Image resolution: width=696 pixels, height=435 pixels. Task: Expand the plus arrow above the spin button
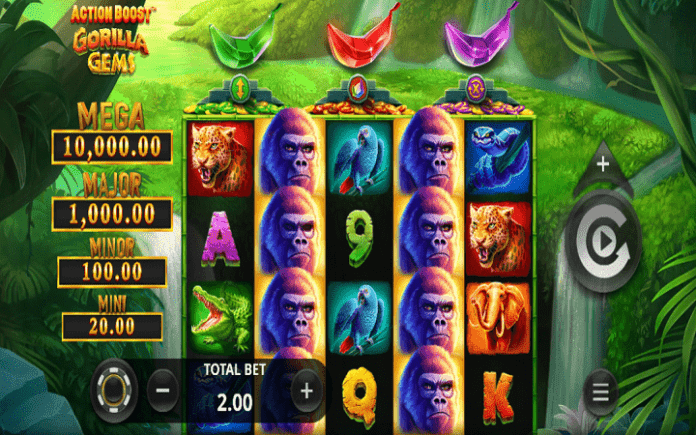pyautogui.click(x=602, y=163)
